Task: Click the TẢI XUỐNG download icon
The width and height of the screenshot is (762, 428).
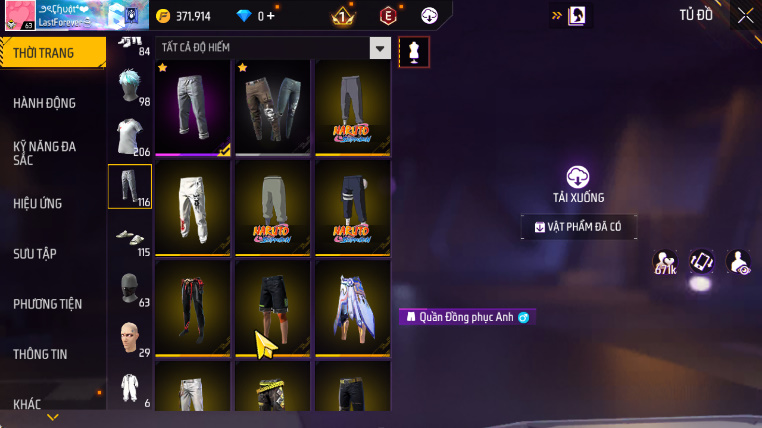Action: coord(578,177)
